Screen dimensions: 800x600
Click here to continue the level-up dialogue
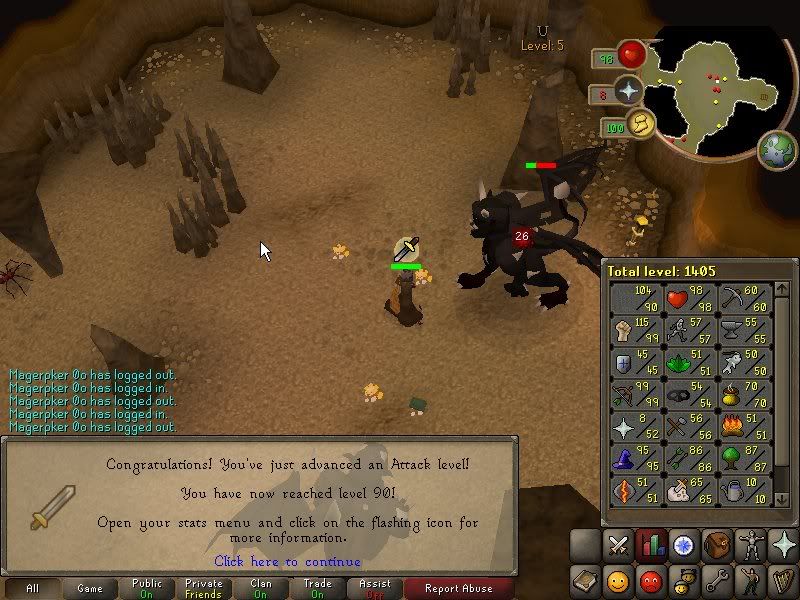pos(287,562)
